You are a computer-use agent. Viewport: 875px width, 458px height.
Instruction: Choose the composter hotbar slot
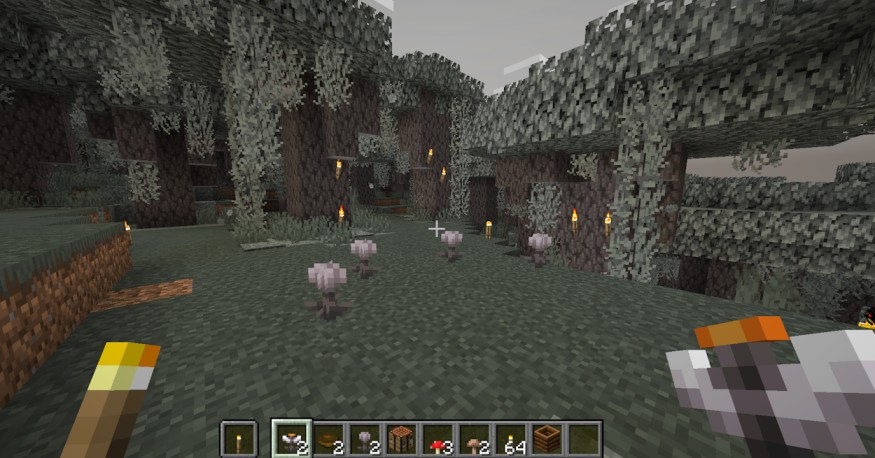pos(547,438)
